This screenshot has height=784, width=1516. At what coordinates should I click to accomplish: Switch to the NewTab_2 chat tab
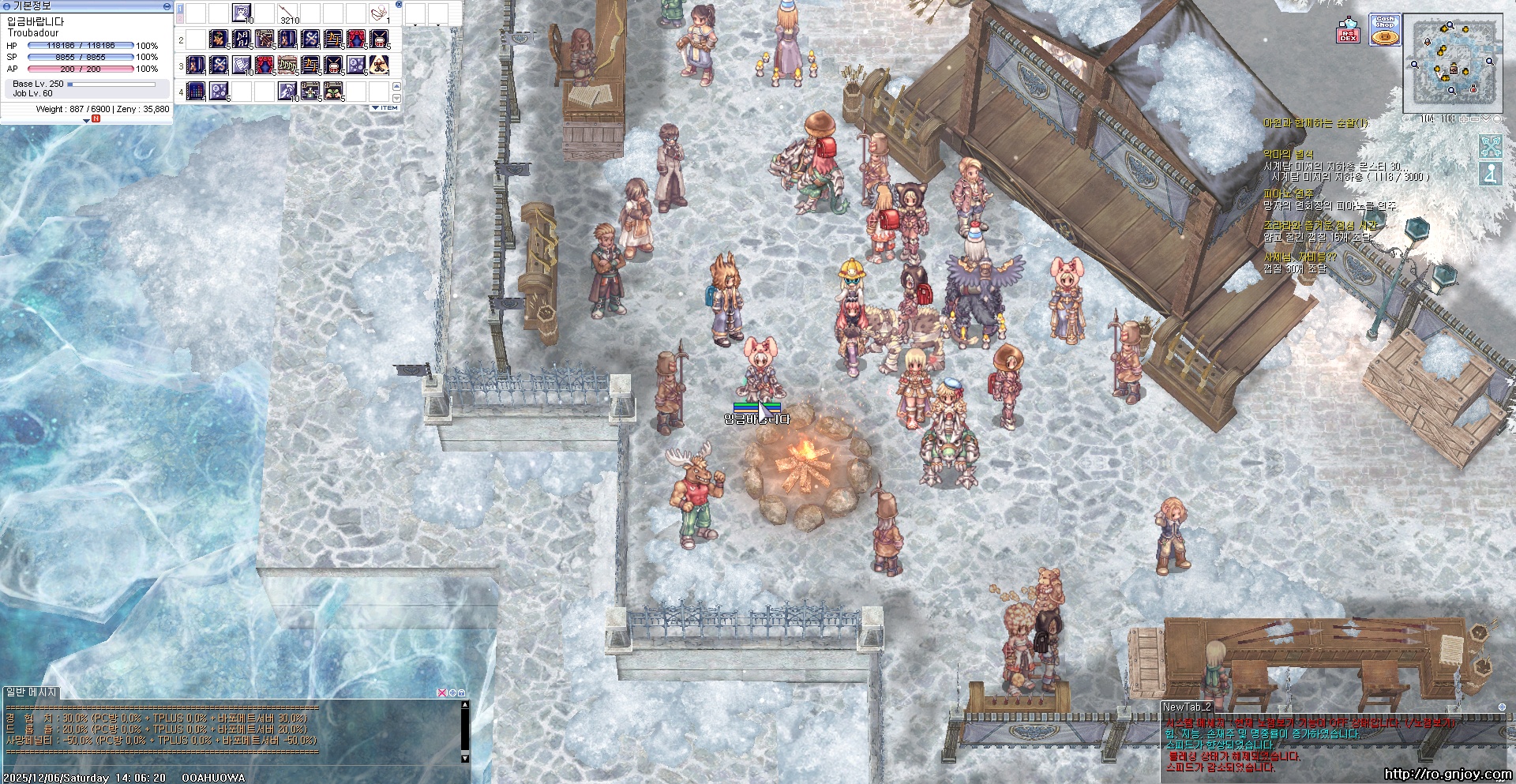[1187, 707]
